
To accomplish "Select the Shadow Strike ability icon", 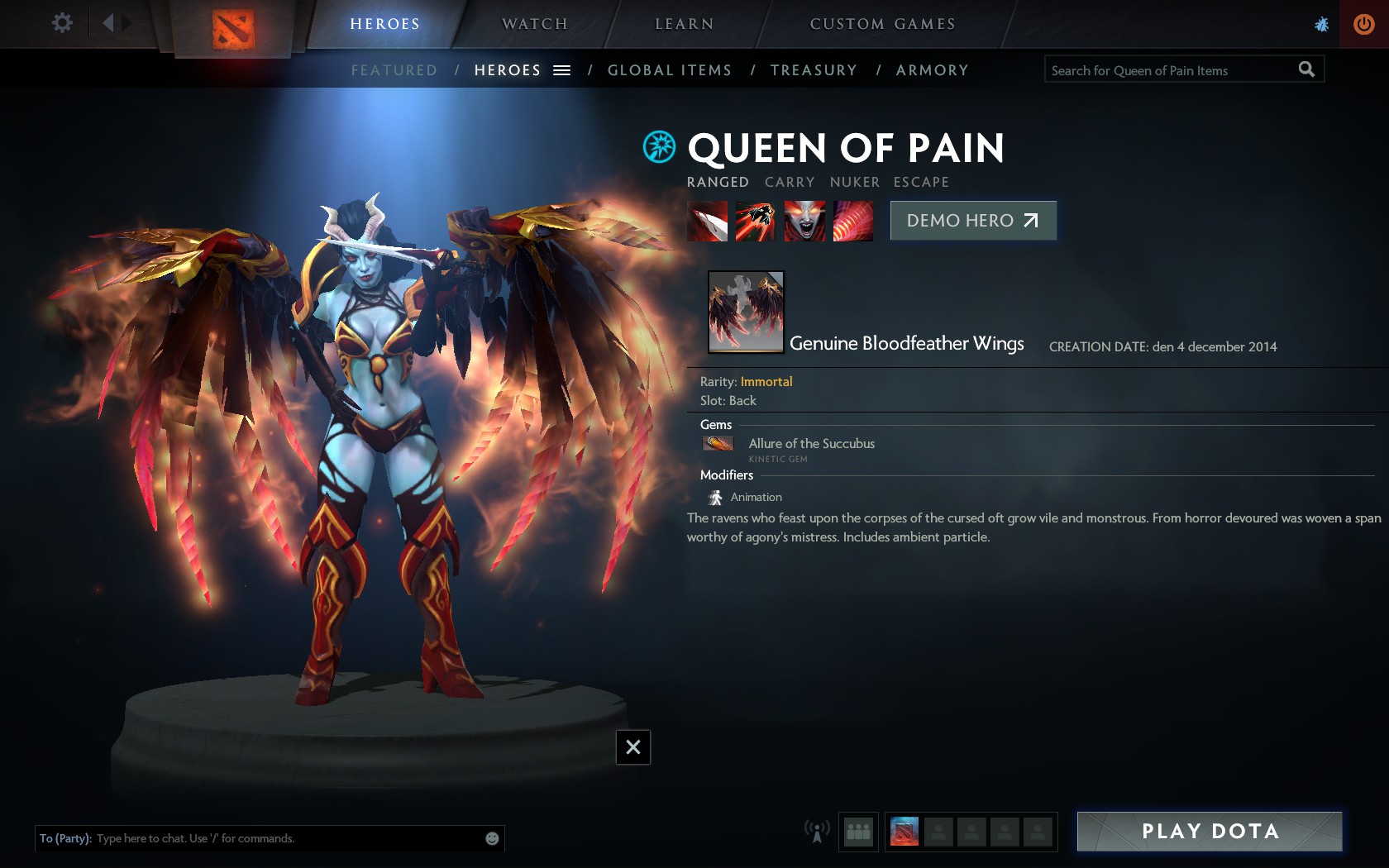I will point(707,222).
